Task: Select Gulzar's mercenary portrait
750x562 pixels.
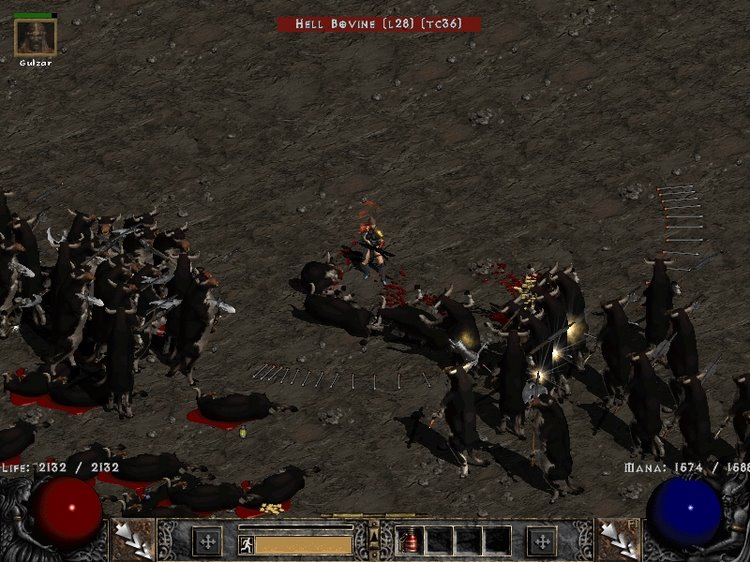Action: 35,37
